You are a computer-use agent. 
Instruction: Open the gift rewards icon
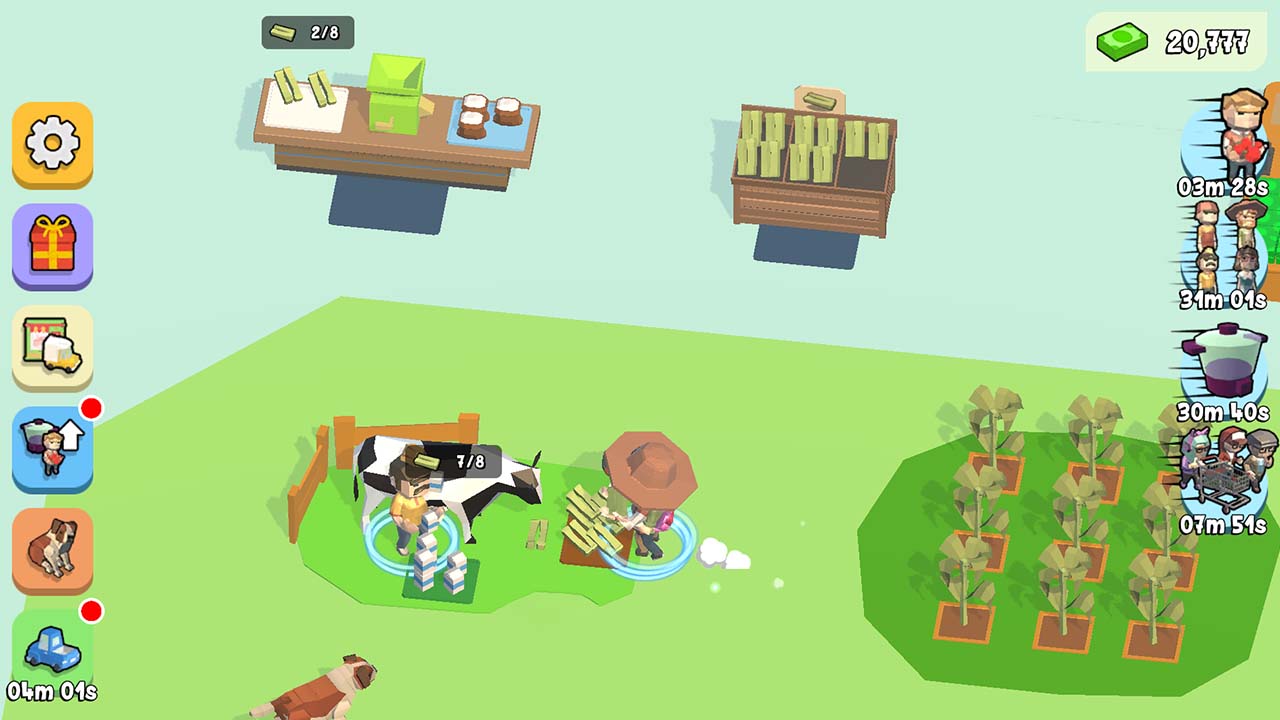pyautogui.click(x=52, y=247)
